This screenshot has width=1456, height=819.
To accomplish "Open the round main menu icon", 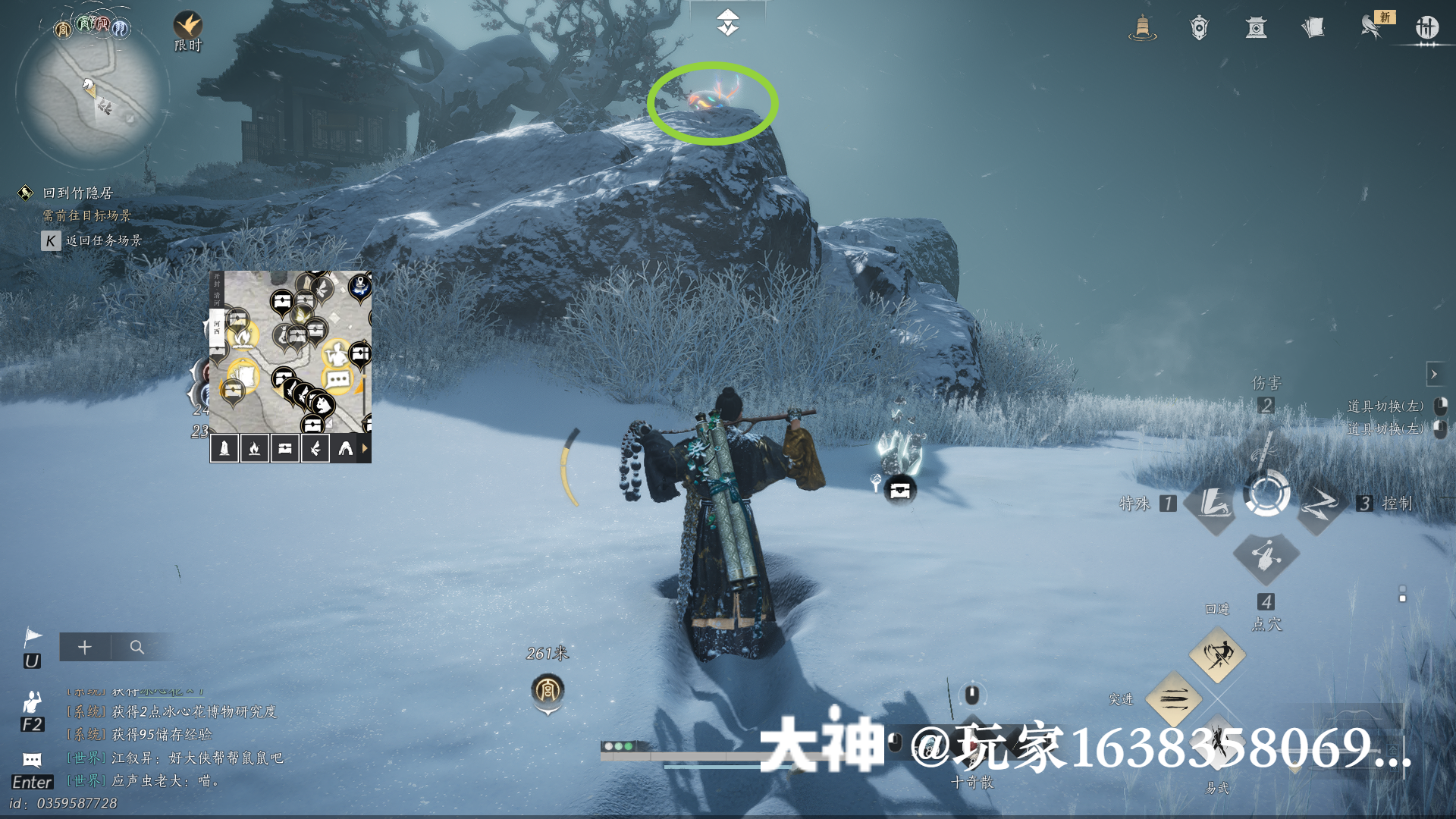I will click(1426, 28).
